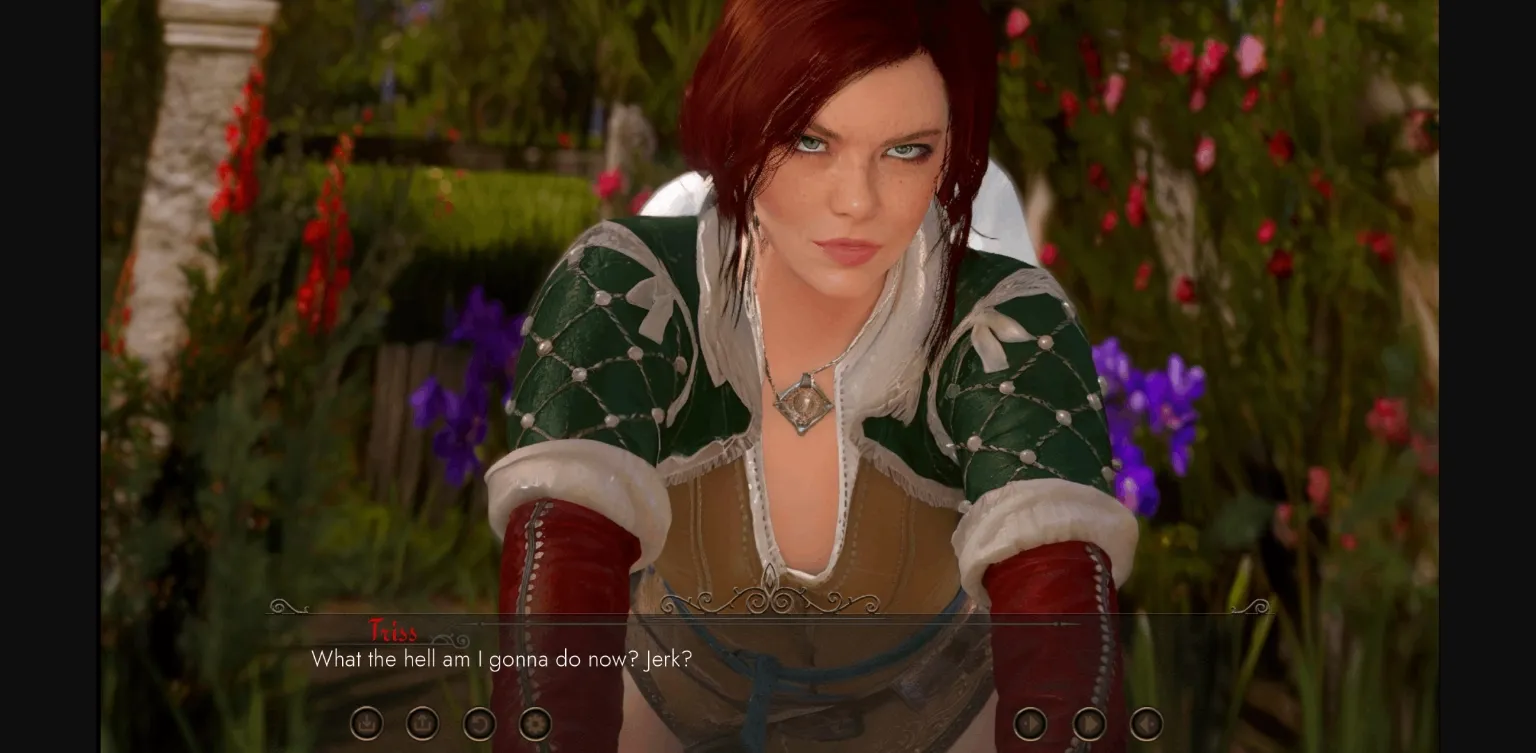
Task: Expand dialogue history using the rollback arrow
Action: [x=479, y=723]
